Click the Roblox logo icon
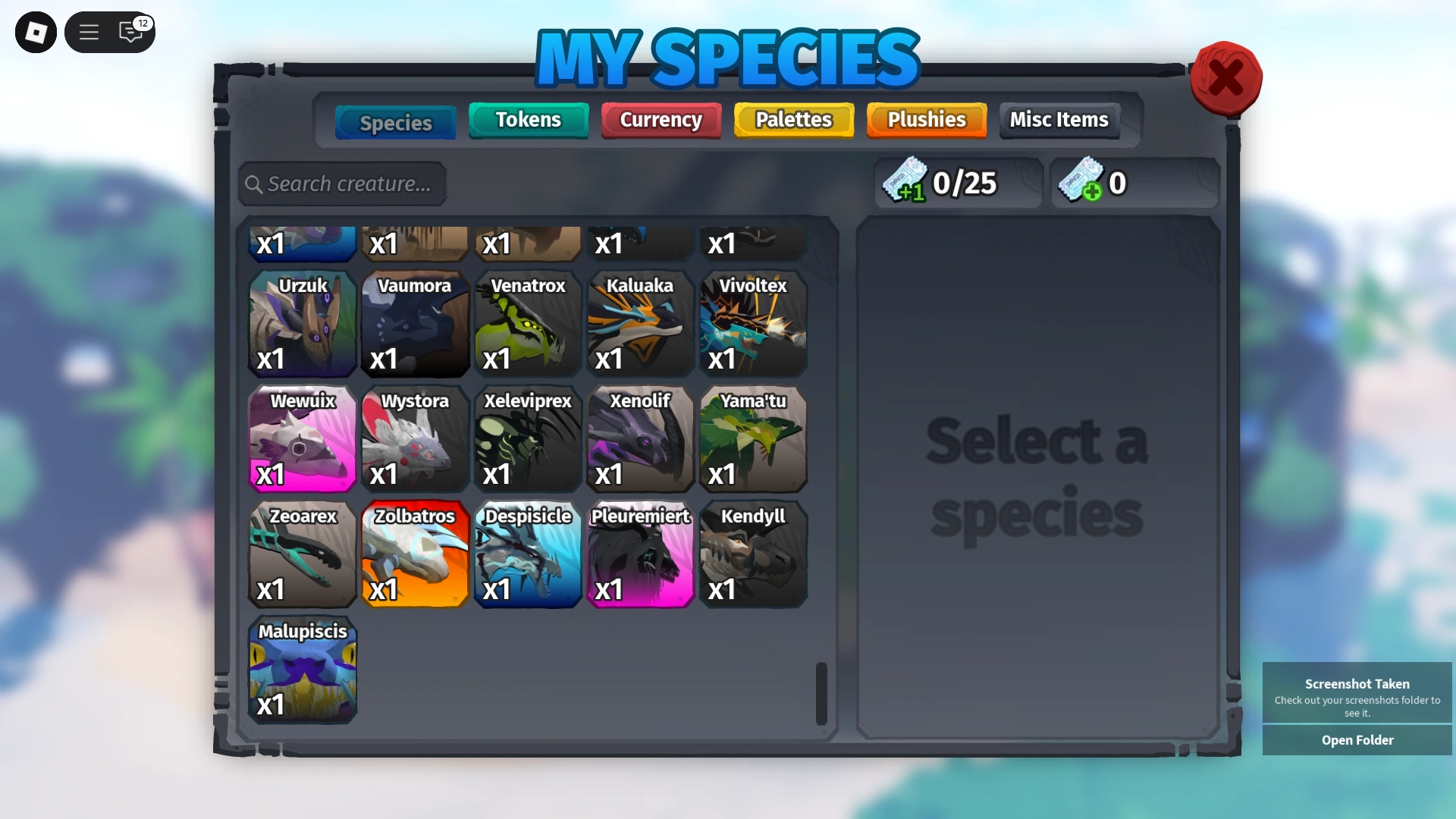 pos(35,32)
